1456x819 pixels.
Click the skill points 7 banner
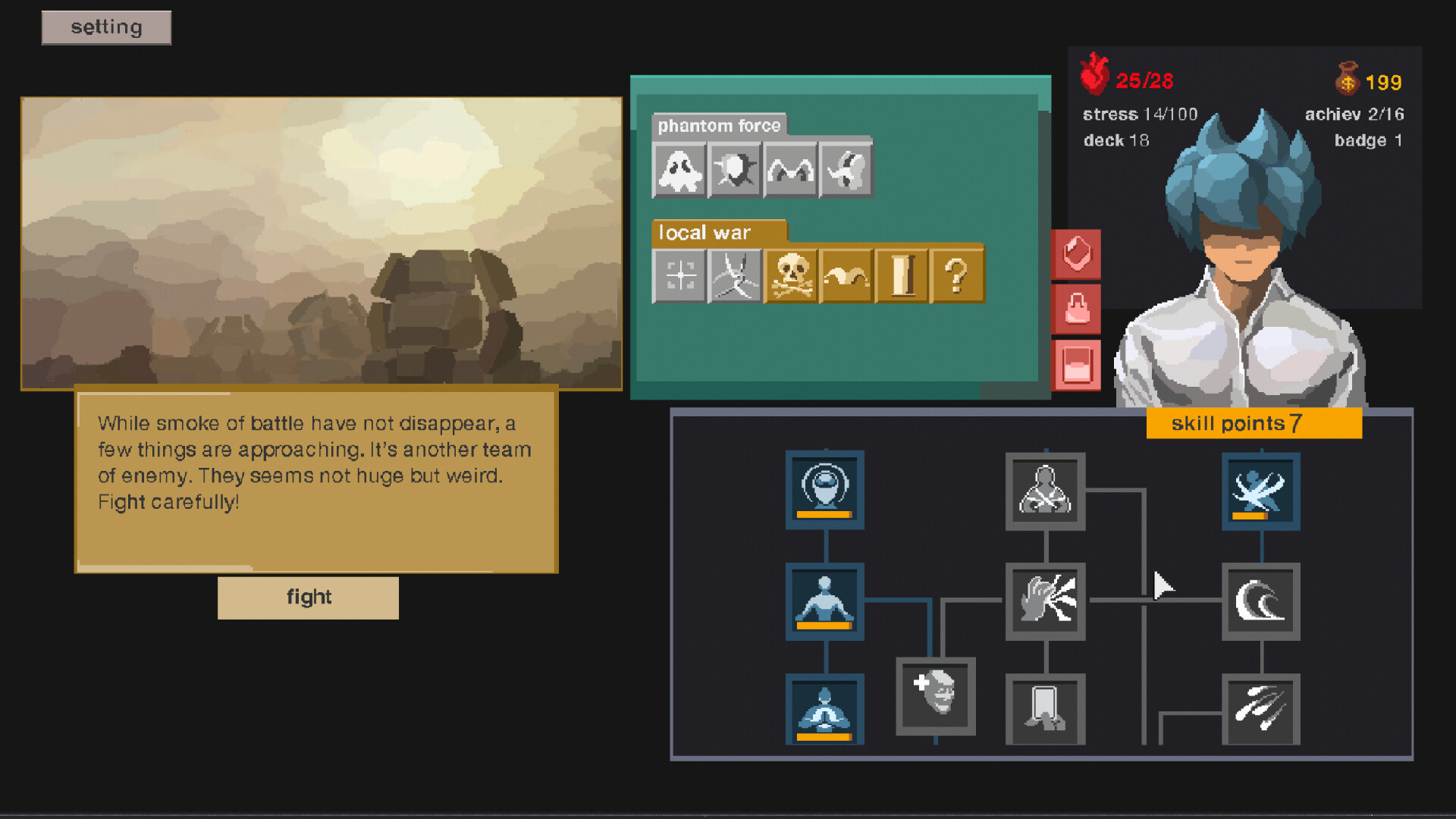[x=1253, y=423]
